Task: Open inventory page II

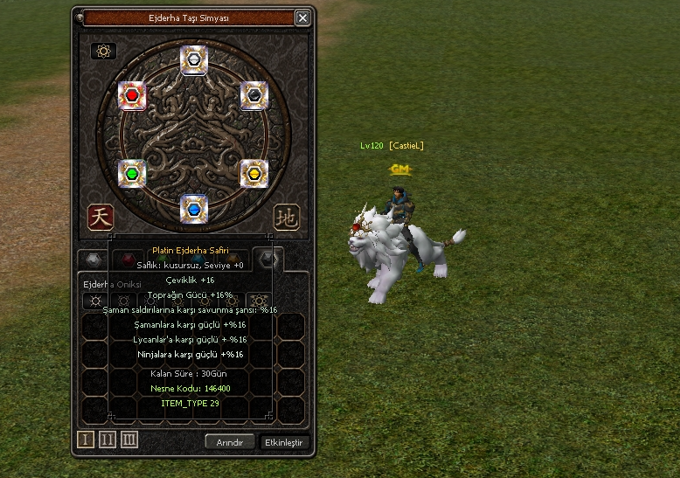Action: [109, 440]
